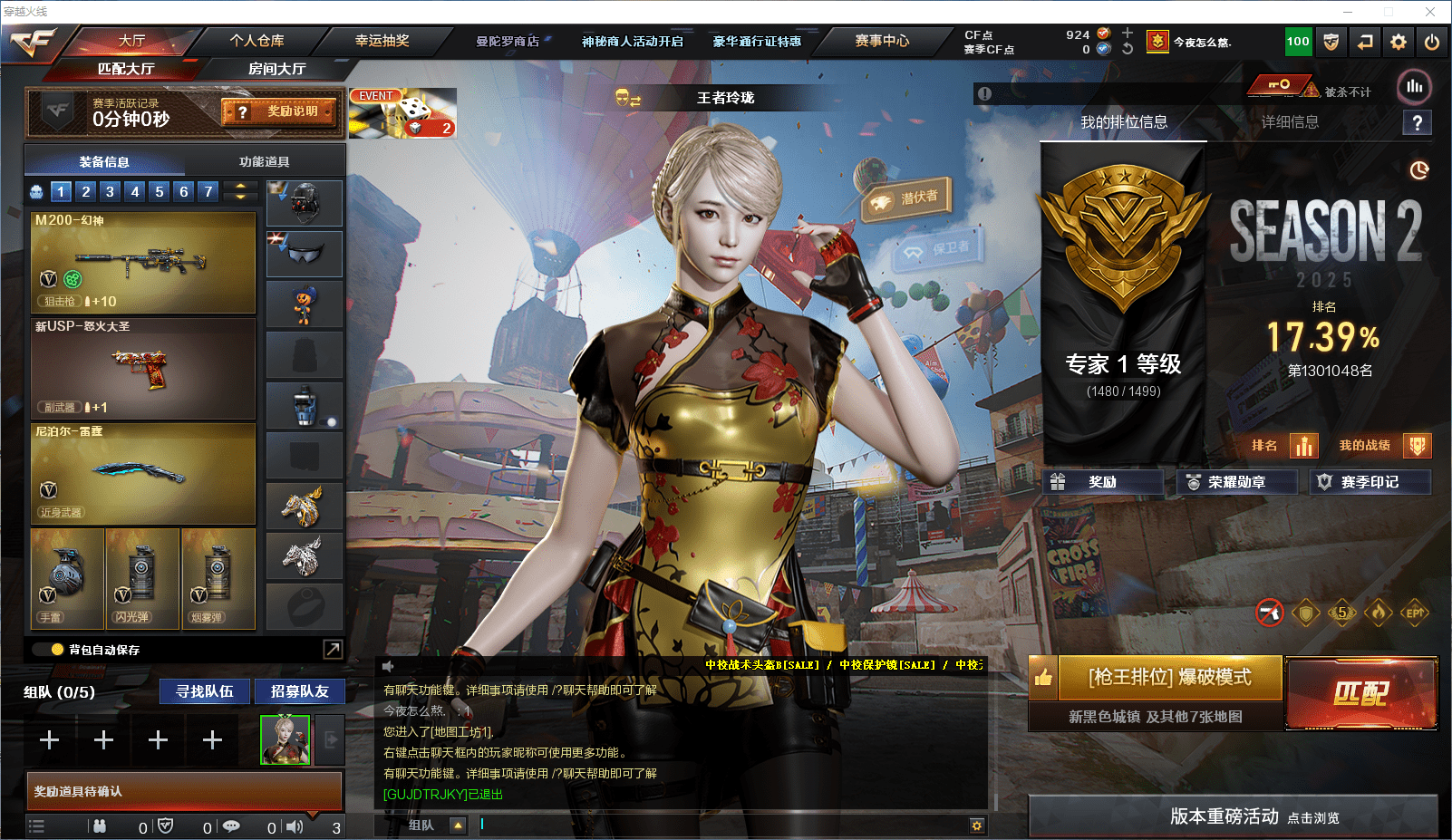1452x840 pixels.
Task: Open the 赛季印记 season marks panel
Action: click(1369, 482)
